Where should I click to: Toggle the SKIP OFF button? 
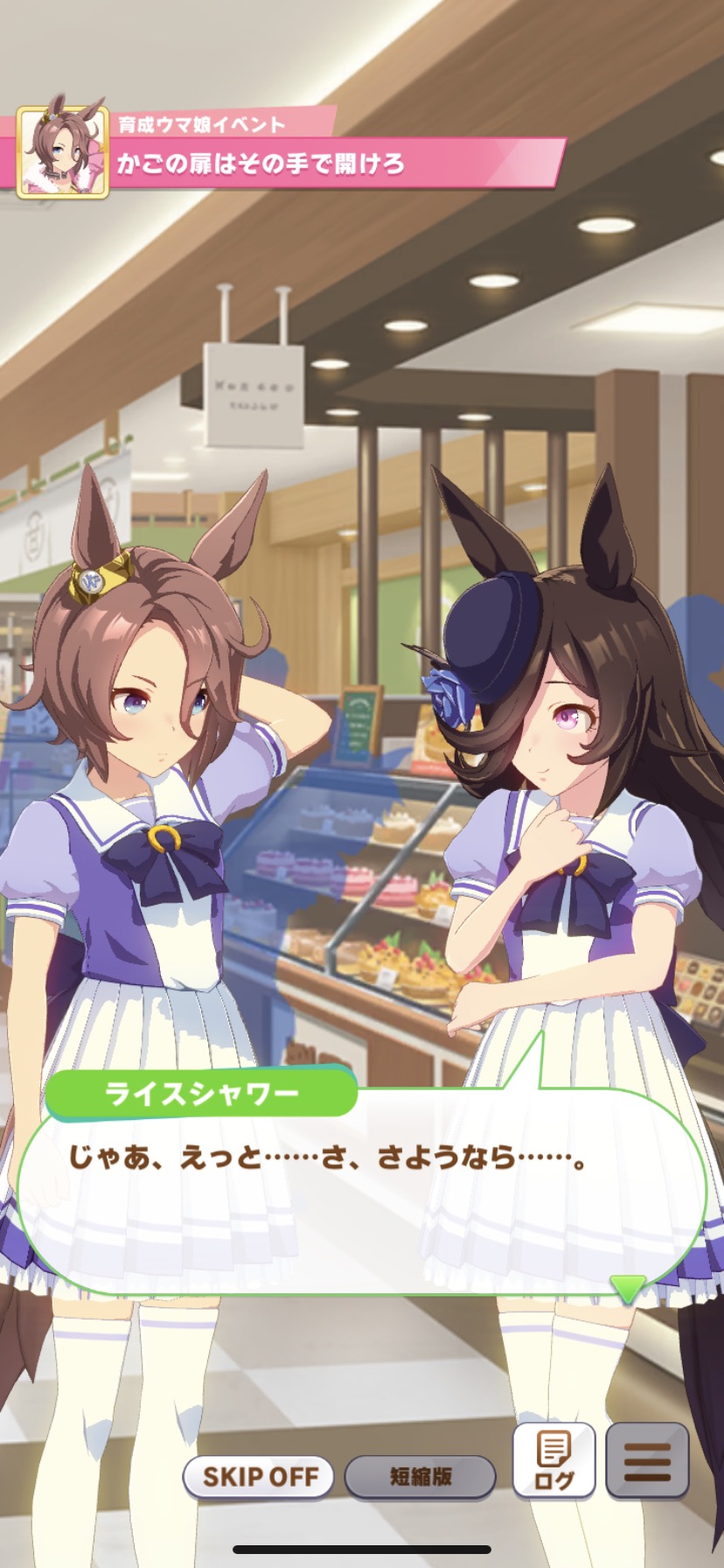click(259, 1477)
